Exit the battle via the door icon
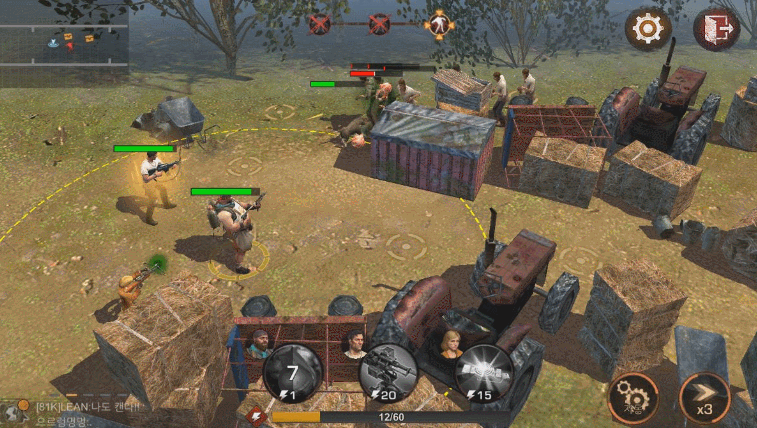Image resolution: width=757 pixels, height=428 pixels. pos(716,29)
